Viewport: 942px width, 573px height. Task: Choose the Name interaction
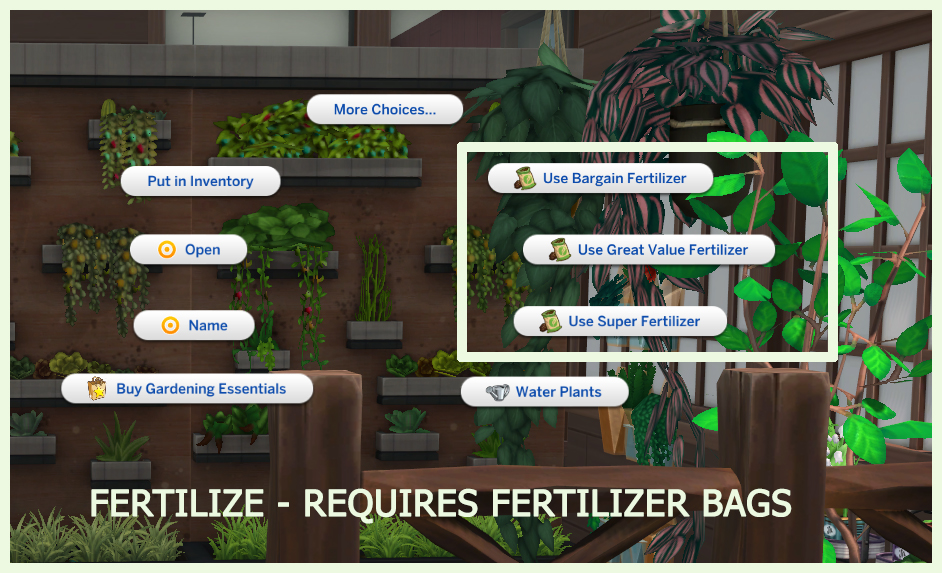194,325
